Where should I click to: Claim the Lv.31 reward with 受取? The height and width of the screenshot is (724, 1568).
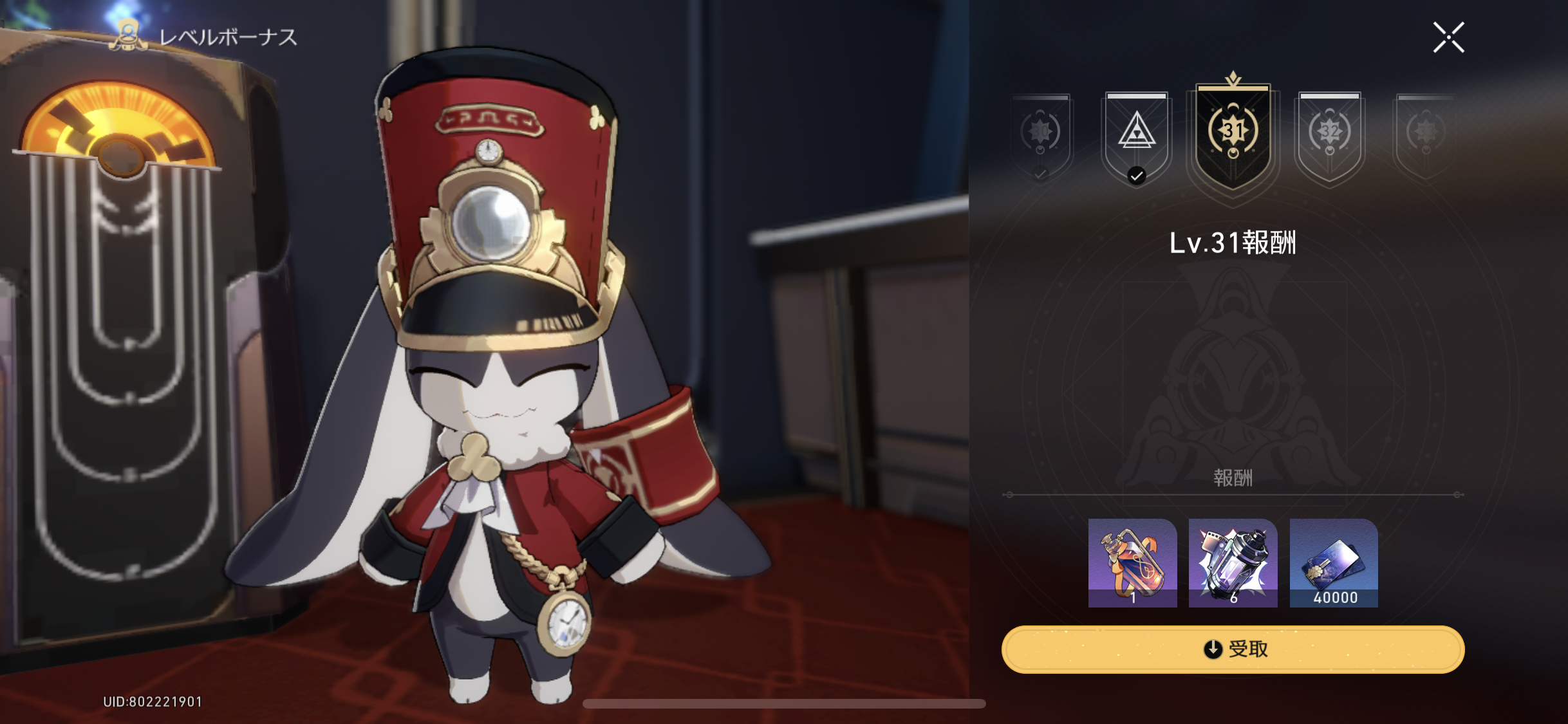click(x=1233, y=649)
